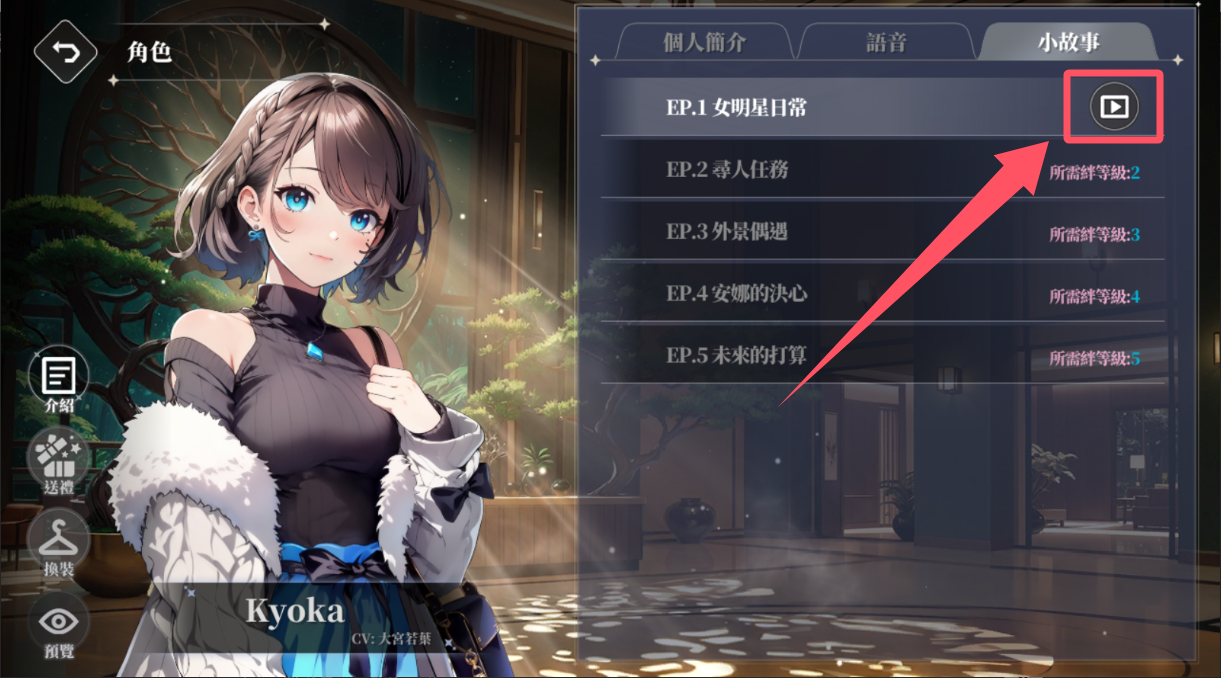Click the EP.4 安娜的決心 row
This screenshot has width=1221, height=678.
click(882, 294)
